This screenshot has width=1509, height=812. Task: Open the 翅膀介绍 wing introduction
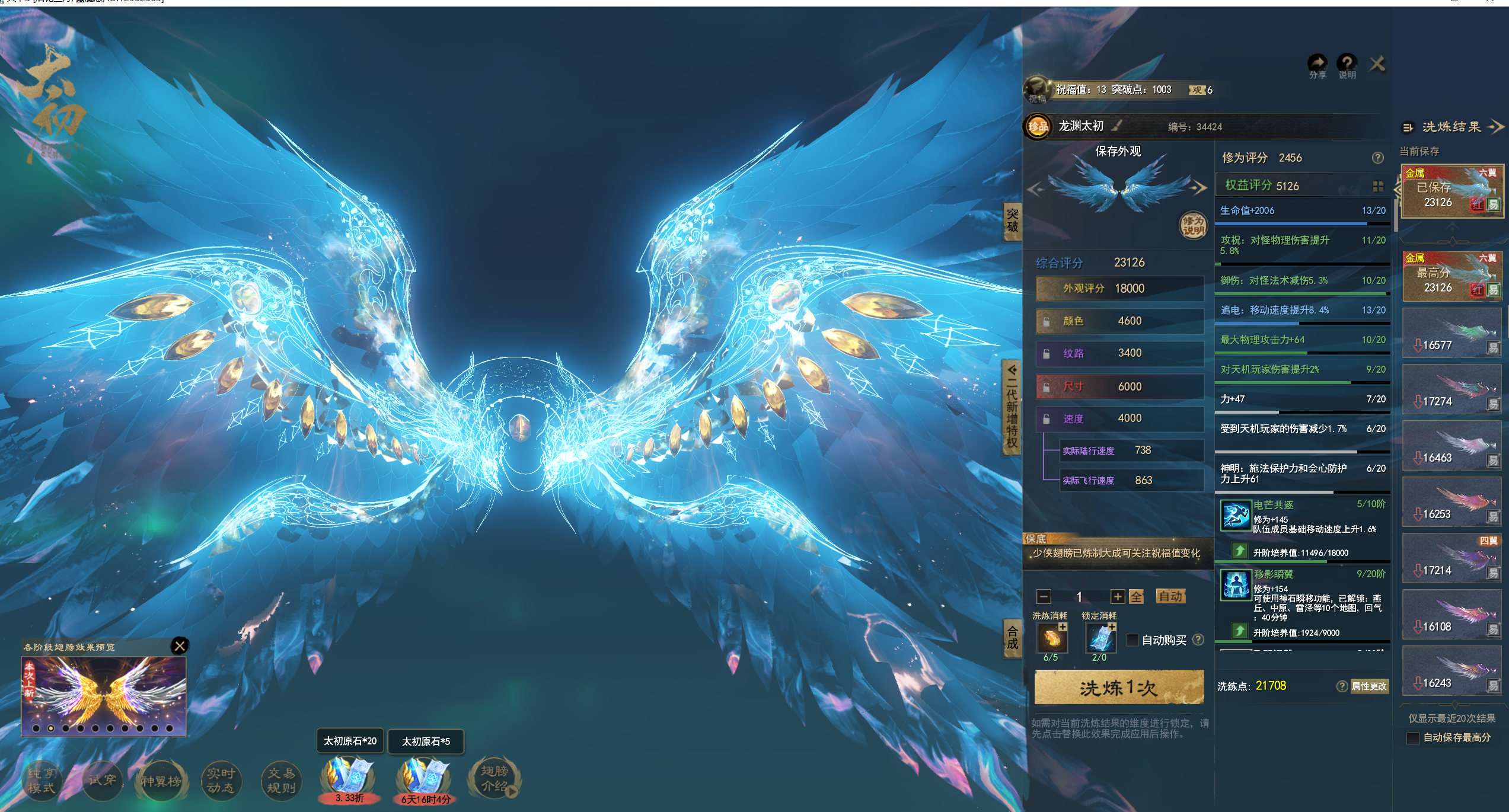(494, 779)
